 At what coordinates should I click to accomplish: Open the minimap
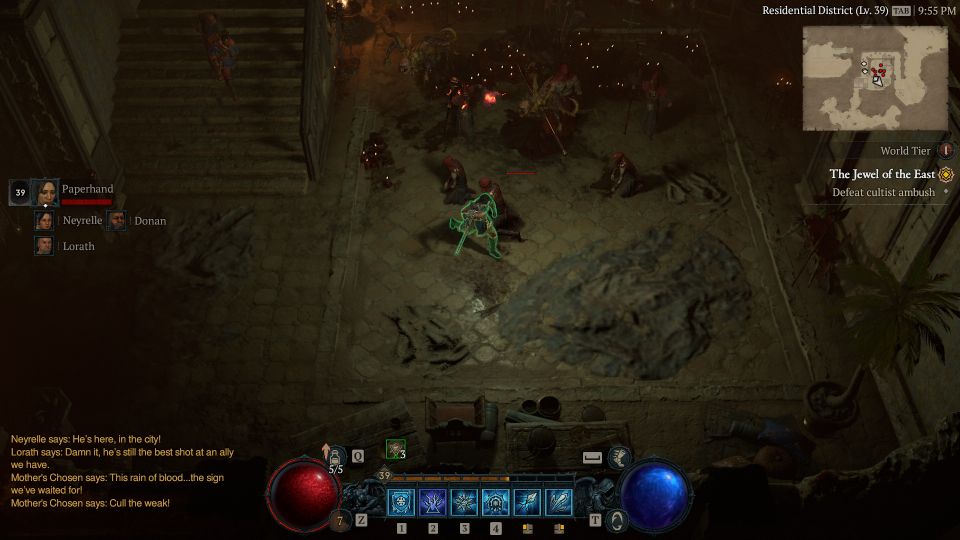click(x=875, y=78)
